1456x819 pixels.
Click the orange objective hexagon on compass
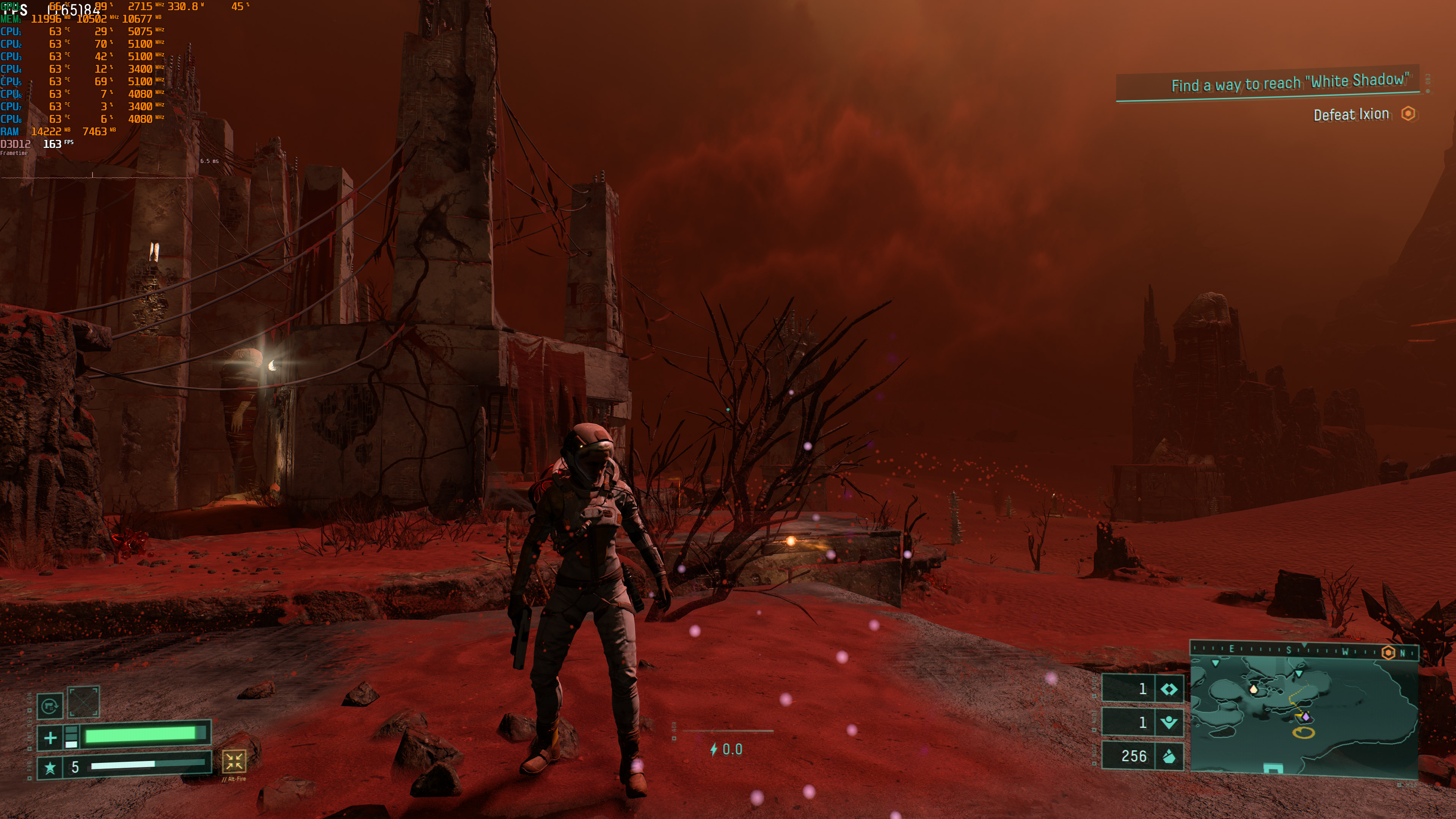[x=1388, y=653]
